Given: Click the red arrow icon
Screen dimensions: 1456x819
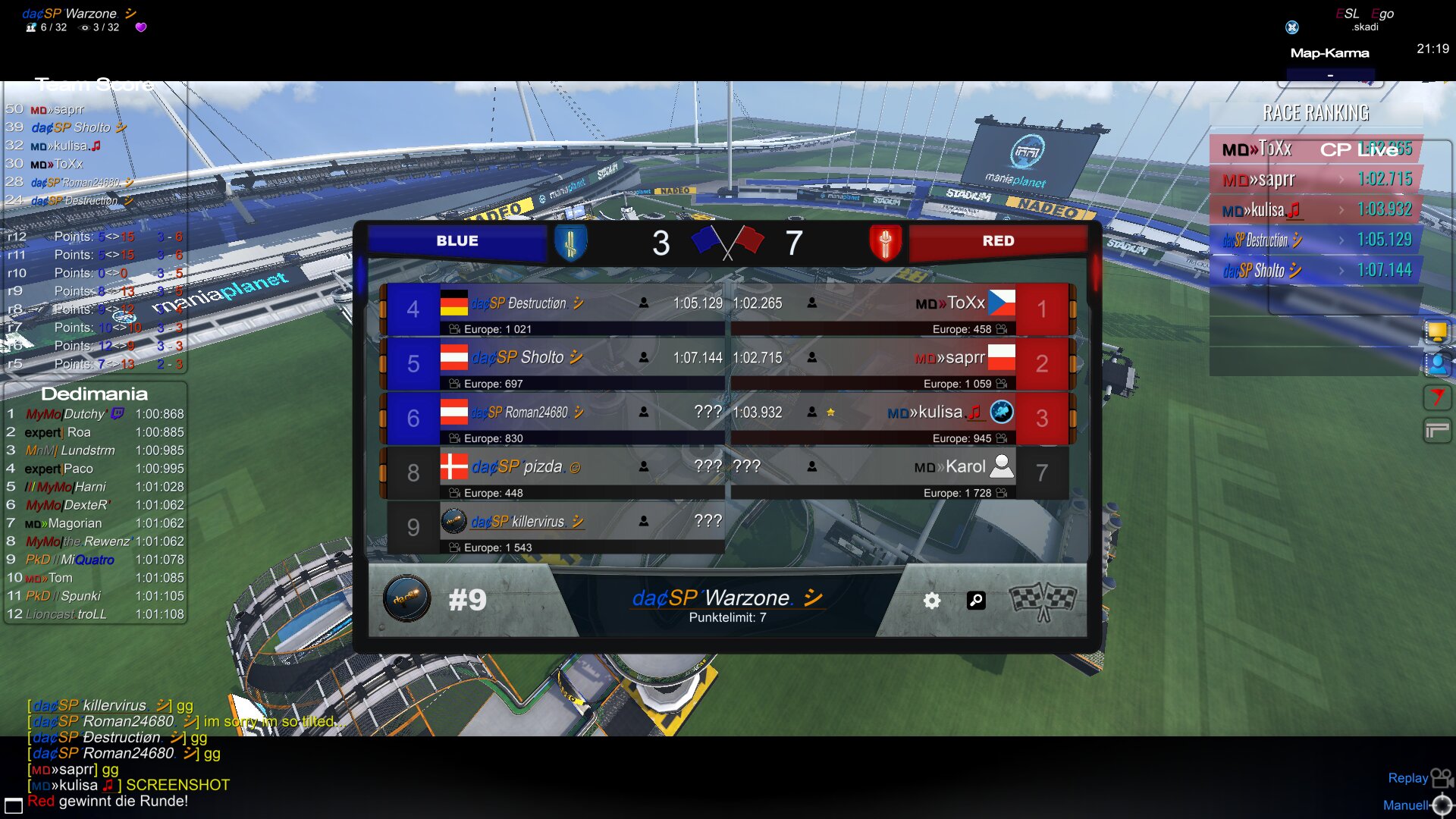Looking at the screenshot, I should click(1436, 397).
